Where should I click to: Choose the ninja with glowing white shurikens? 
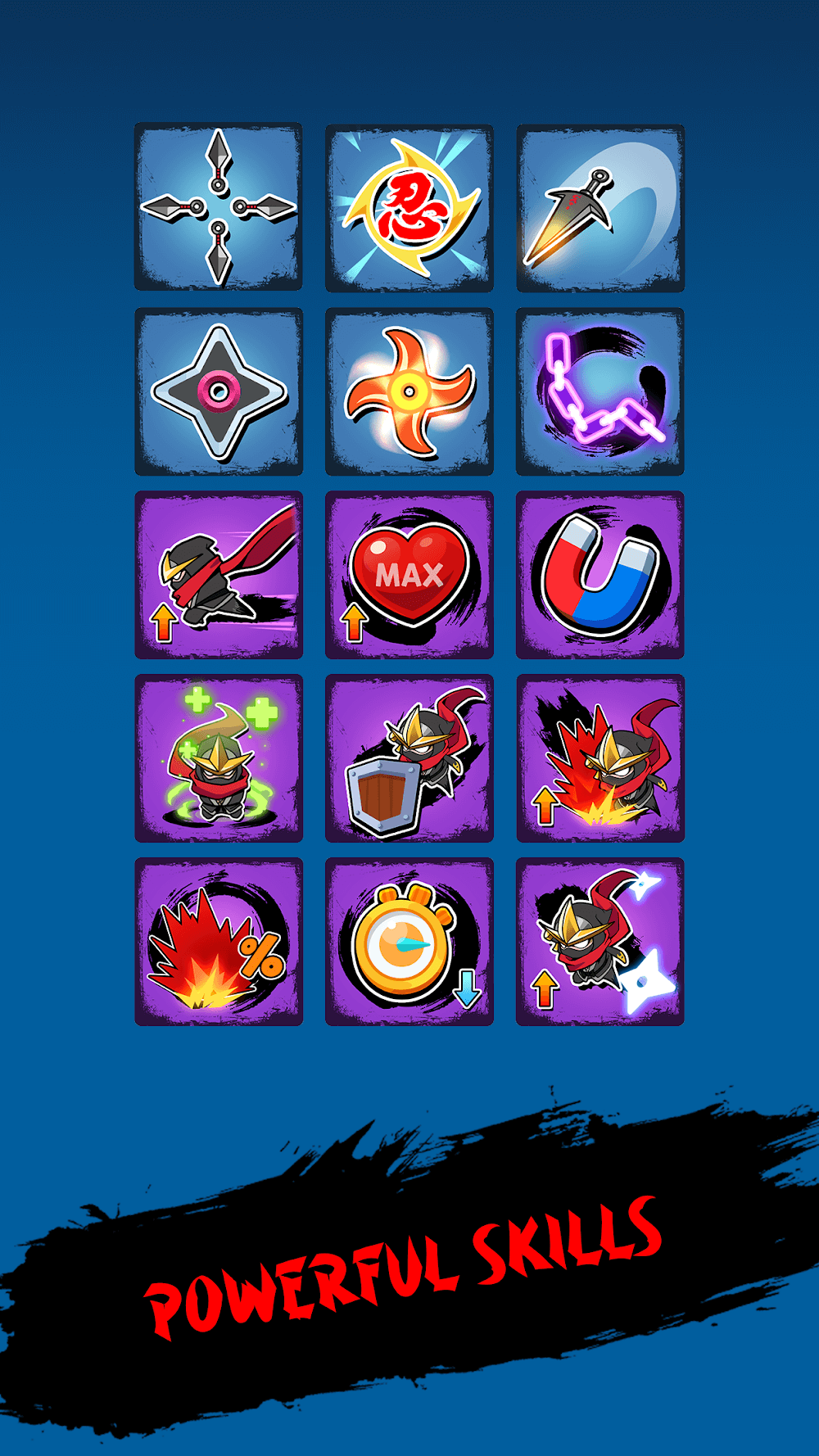(600, 942)
